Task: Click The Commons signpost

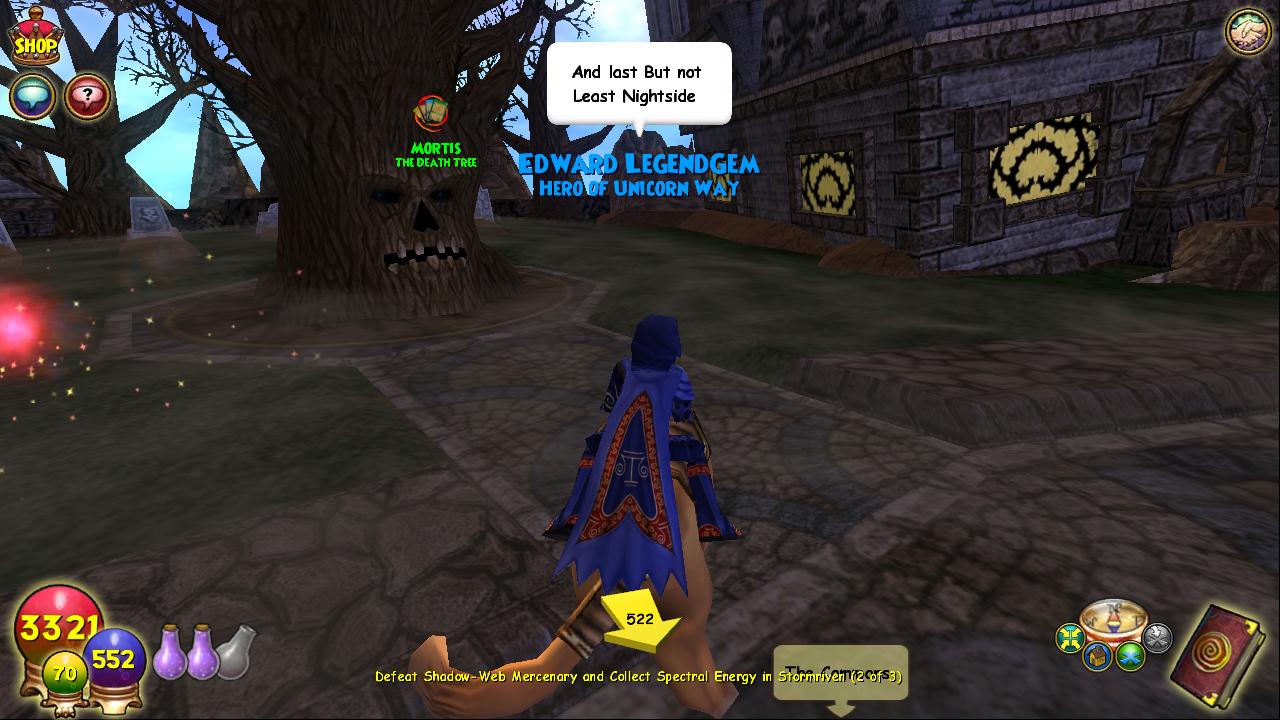Action: (841, 671)
